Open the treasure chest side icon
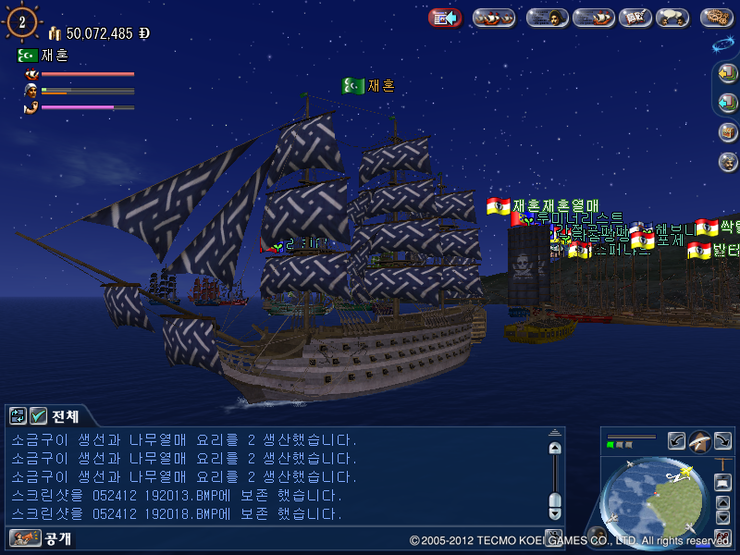 pyautogui.click(x=728, y=132)
